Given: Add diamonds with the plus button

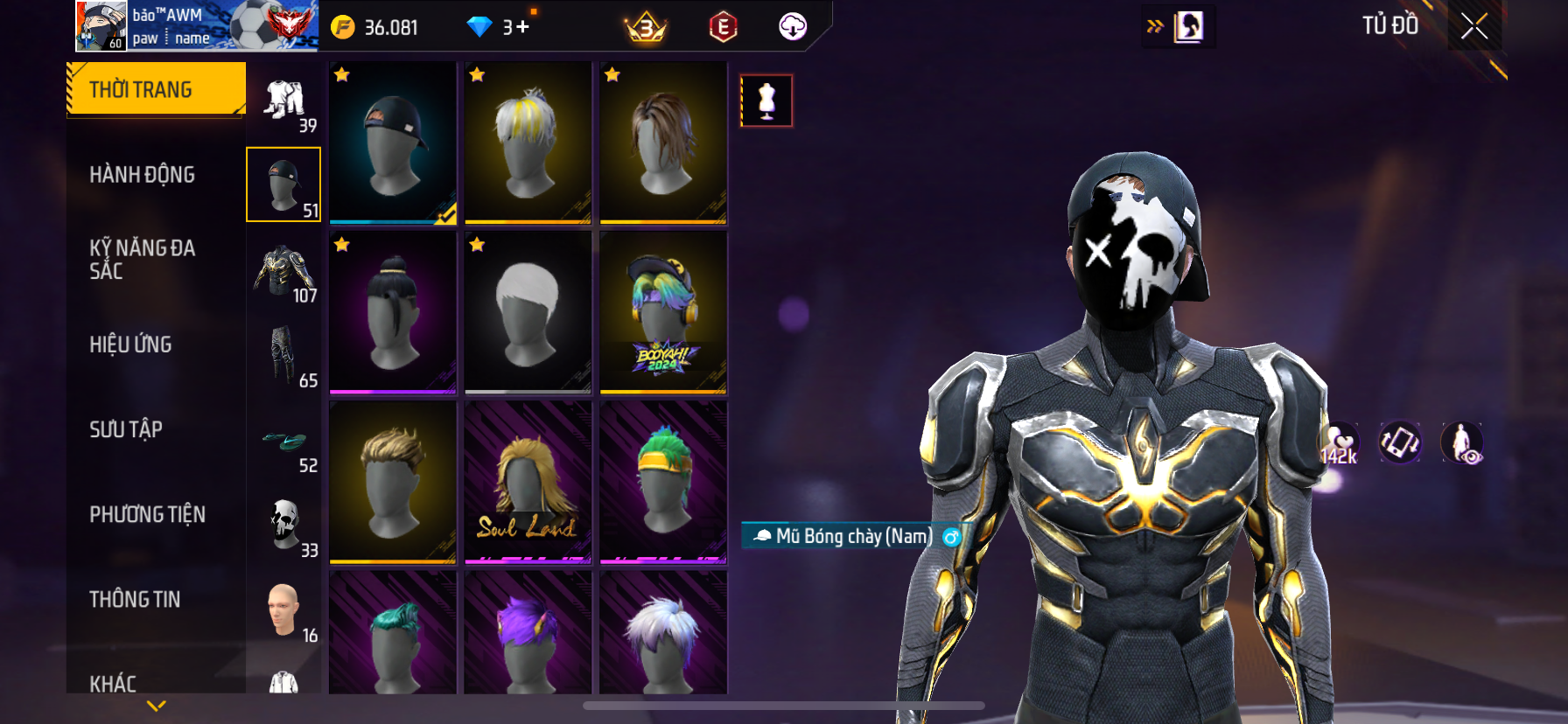Looking at the screenshot, I should (522, 27).
